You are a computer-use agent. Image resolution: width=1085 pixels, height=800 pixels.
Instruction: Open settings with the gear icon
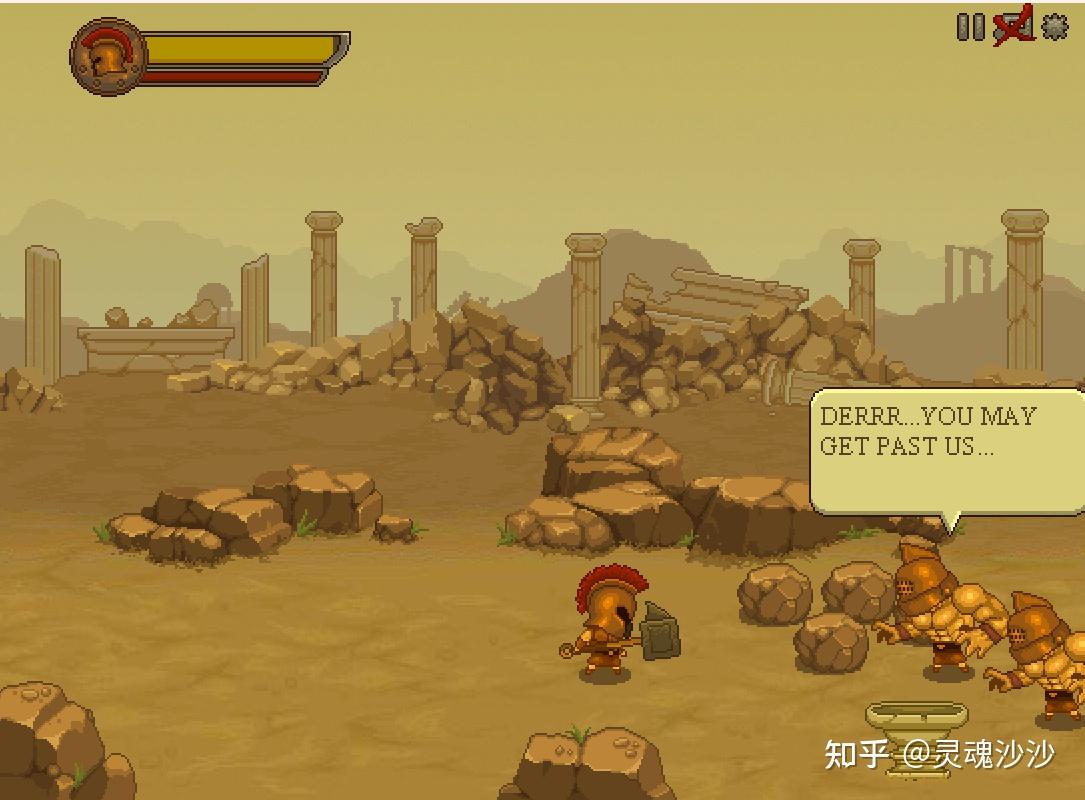click(x=1055, y=27)
